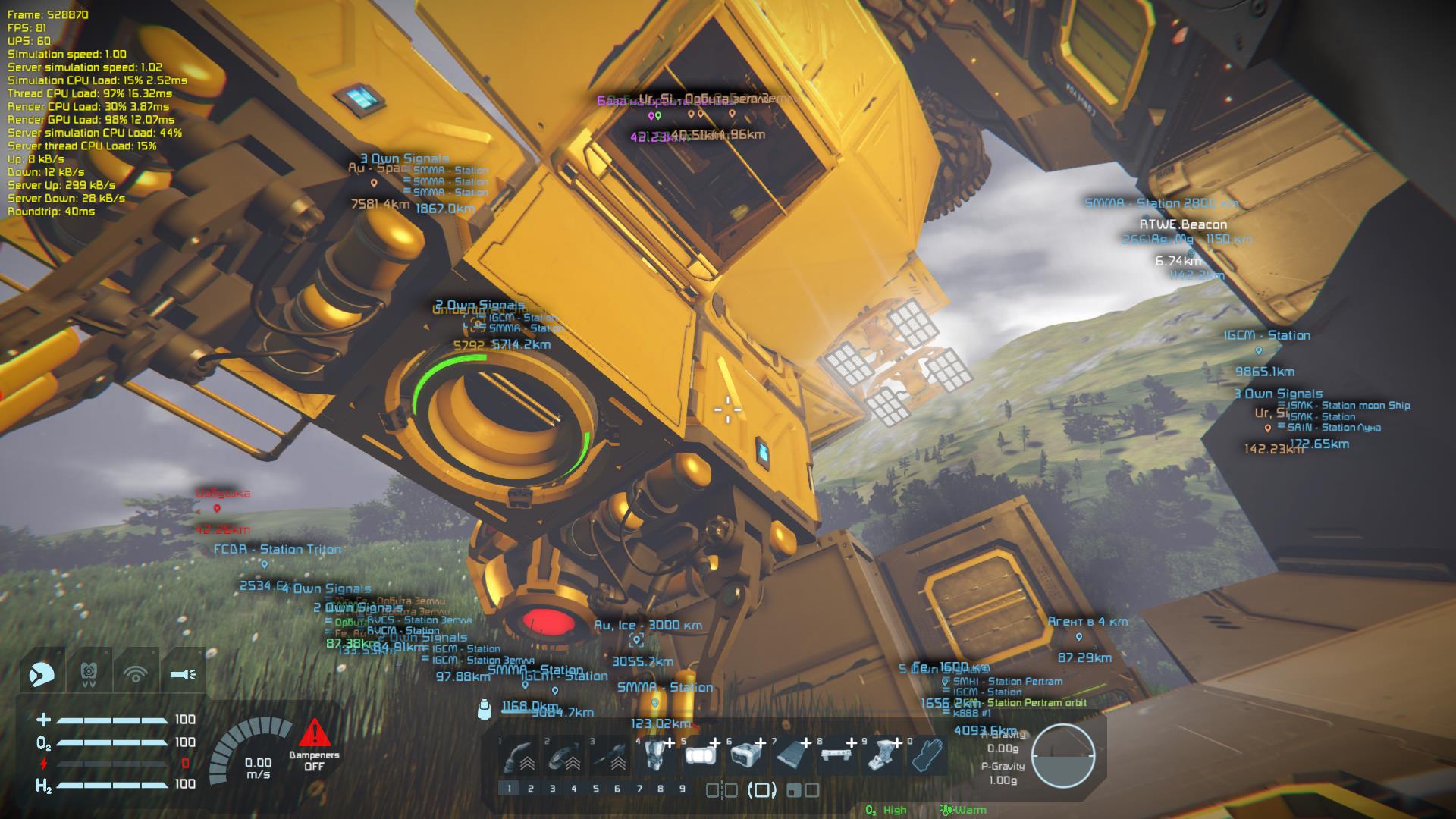Select the welder in hotbar slot 1
The height and width of the screenshot is (819, 1456).
tap(521, 755)
